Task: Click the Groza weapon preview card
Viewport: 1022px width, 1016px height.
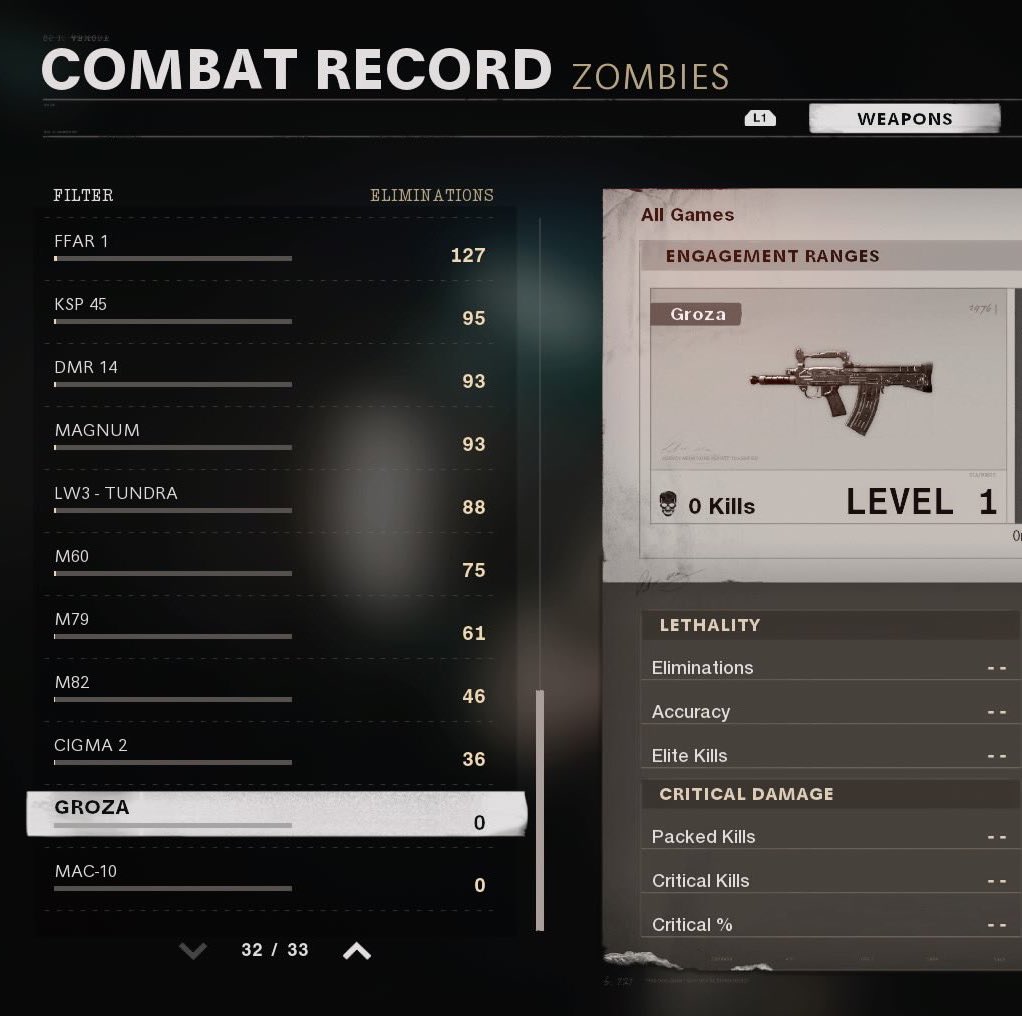Action: (x=829, y=405)
